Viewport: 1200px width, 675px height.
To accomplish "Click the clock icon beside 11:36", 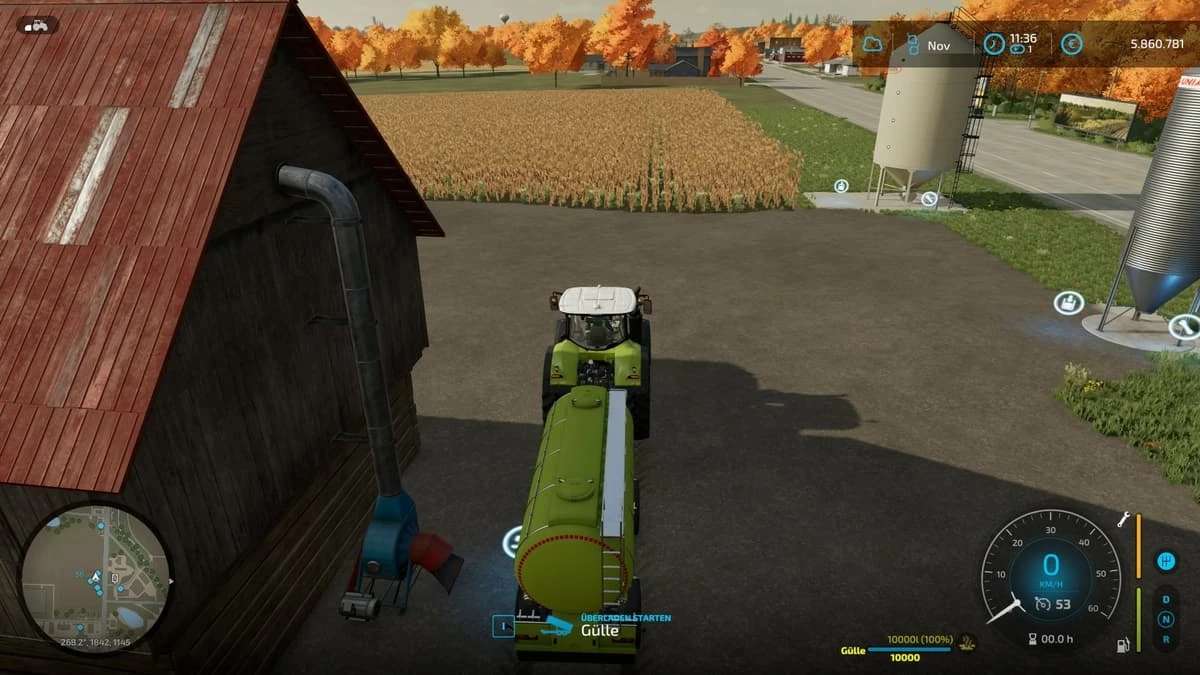I will [x=993, y=44].
